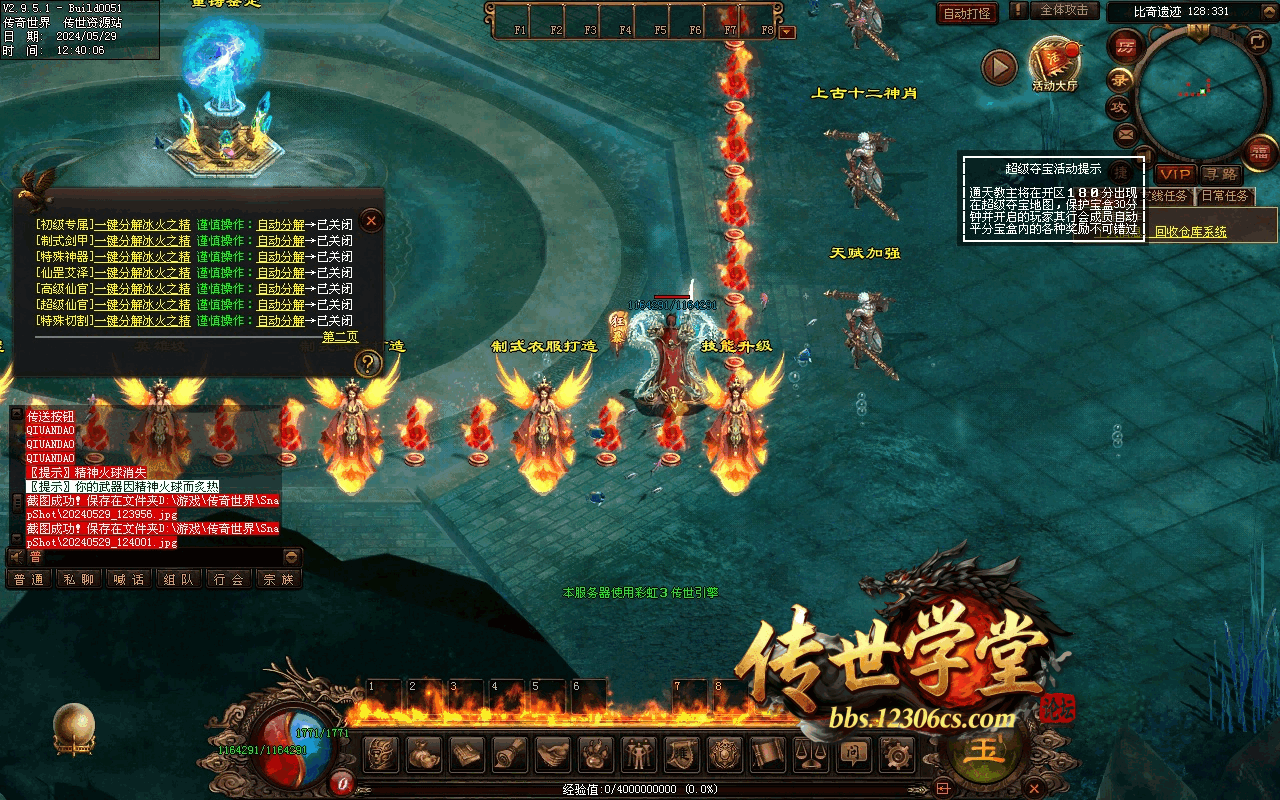Open the handshake trade icon

tap(553, 754)
